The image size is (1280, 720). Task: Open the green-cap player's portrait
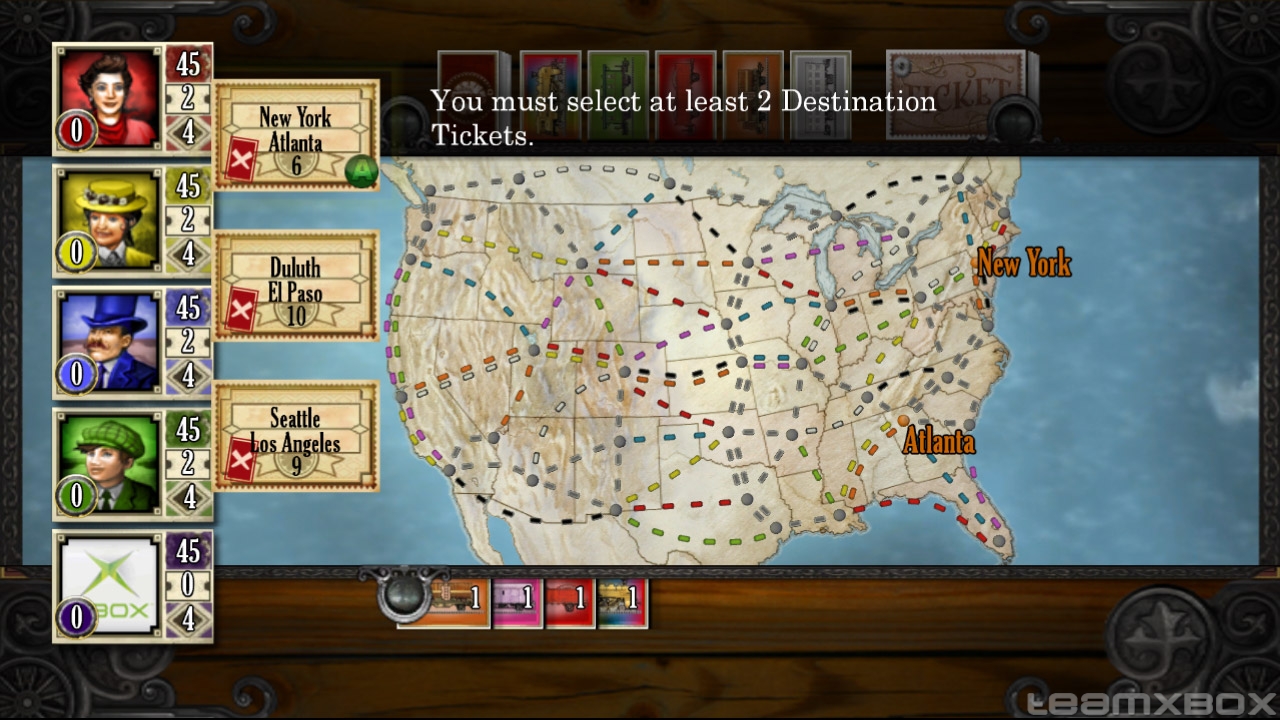[109, 462]
